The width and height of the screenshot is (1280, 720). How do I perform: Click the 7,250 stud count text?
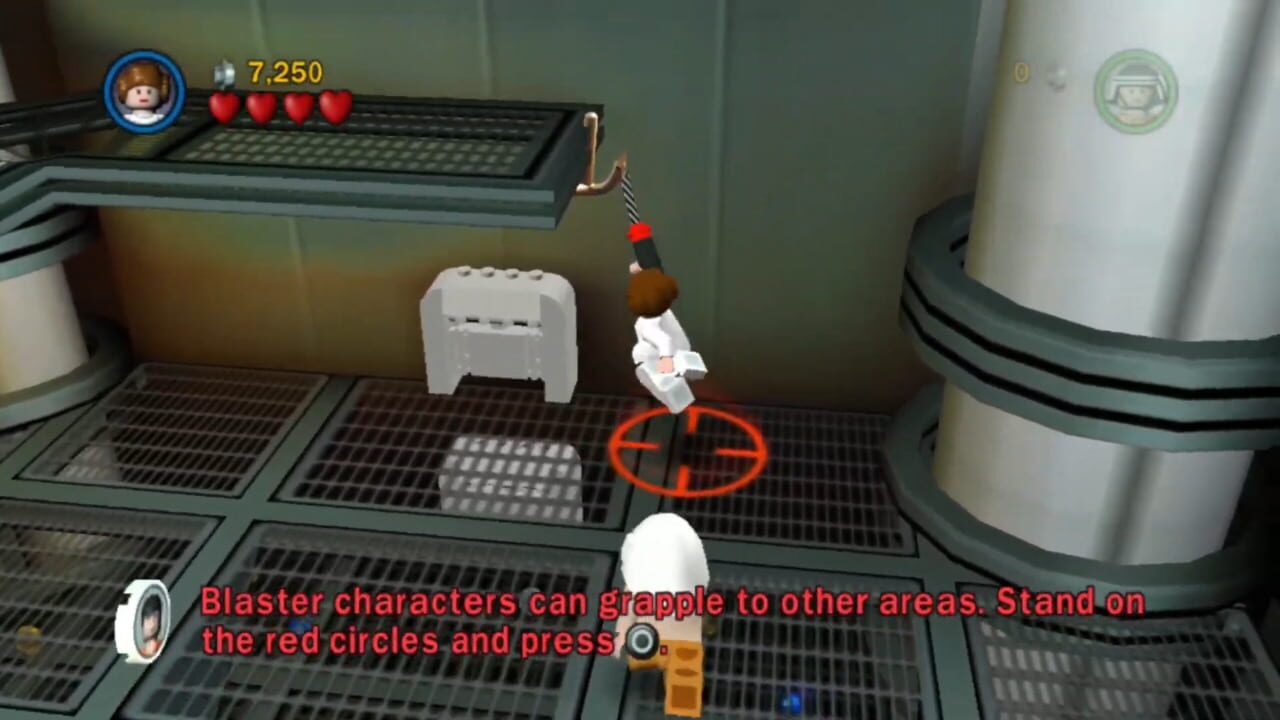285,73
